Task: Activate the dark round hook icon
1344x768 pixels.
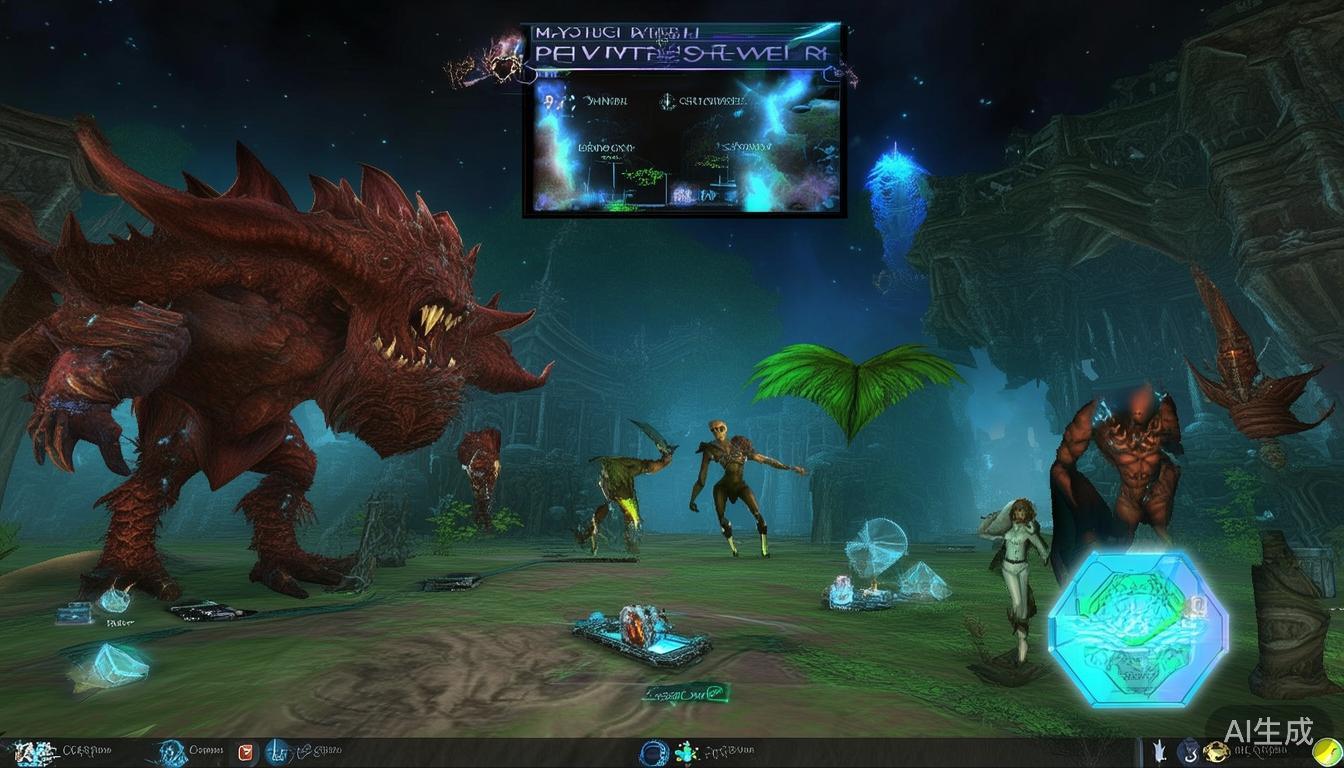Action: [x=1188, y=751]
